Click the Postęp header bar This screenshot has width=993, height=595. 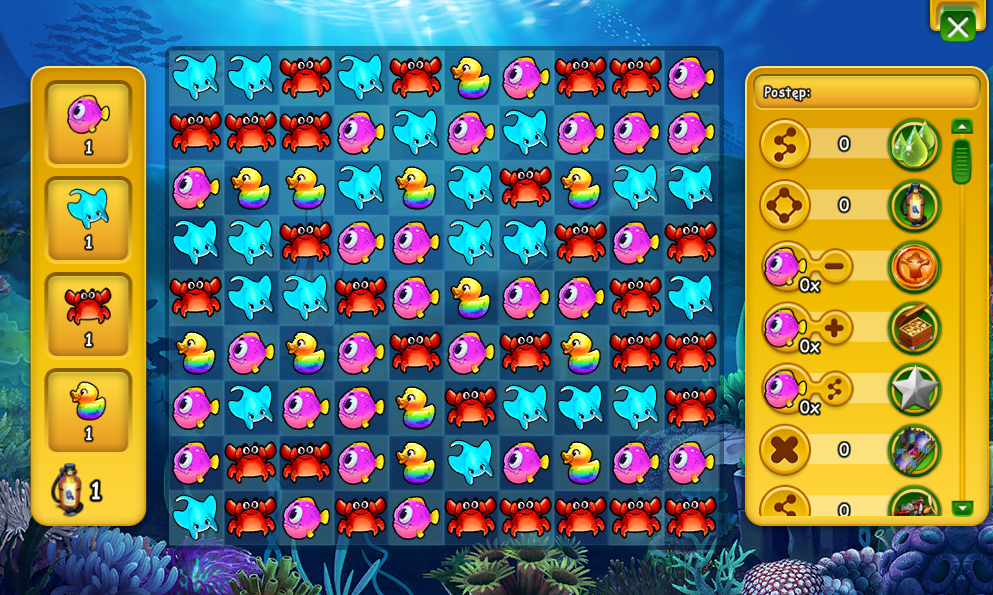coord(866,92)
